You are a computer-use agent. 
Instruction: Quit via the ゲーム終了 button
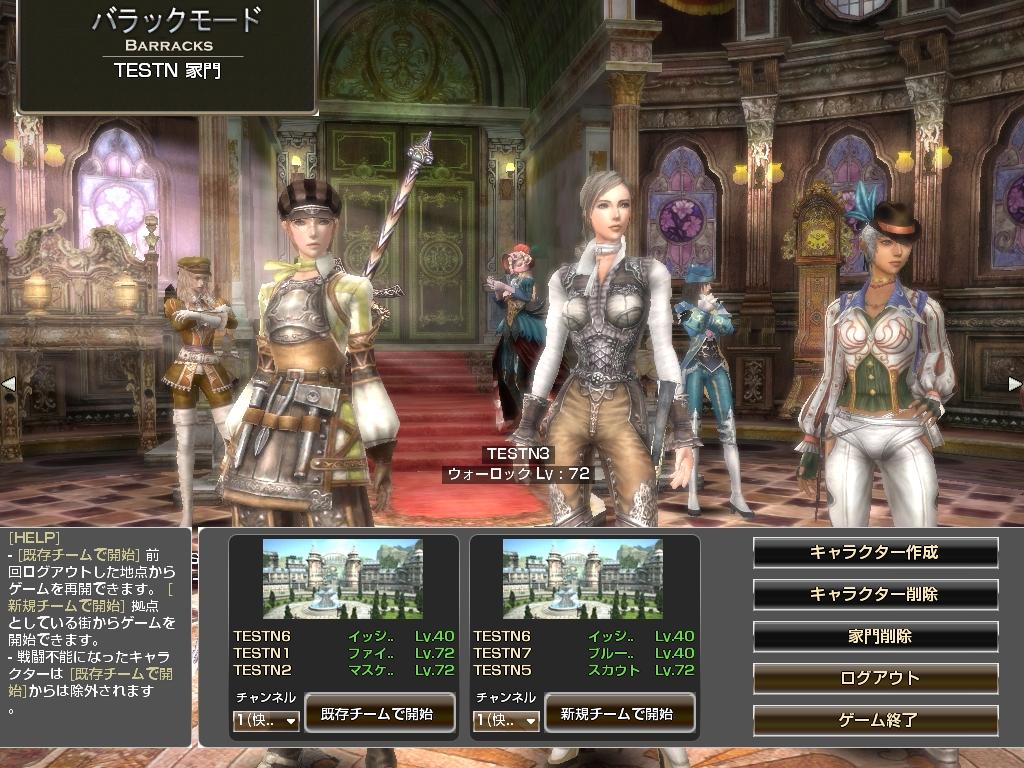875,720
